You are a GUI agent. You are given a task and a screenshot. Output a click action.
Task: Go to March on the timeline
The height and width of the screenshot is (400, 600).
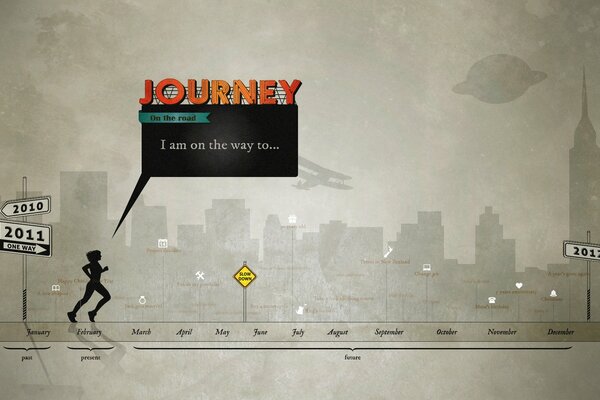pos(142,332)
